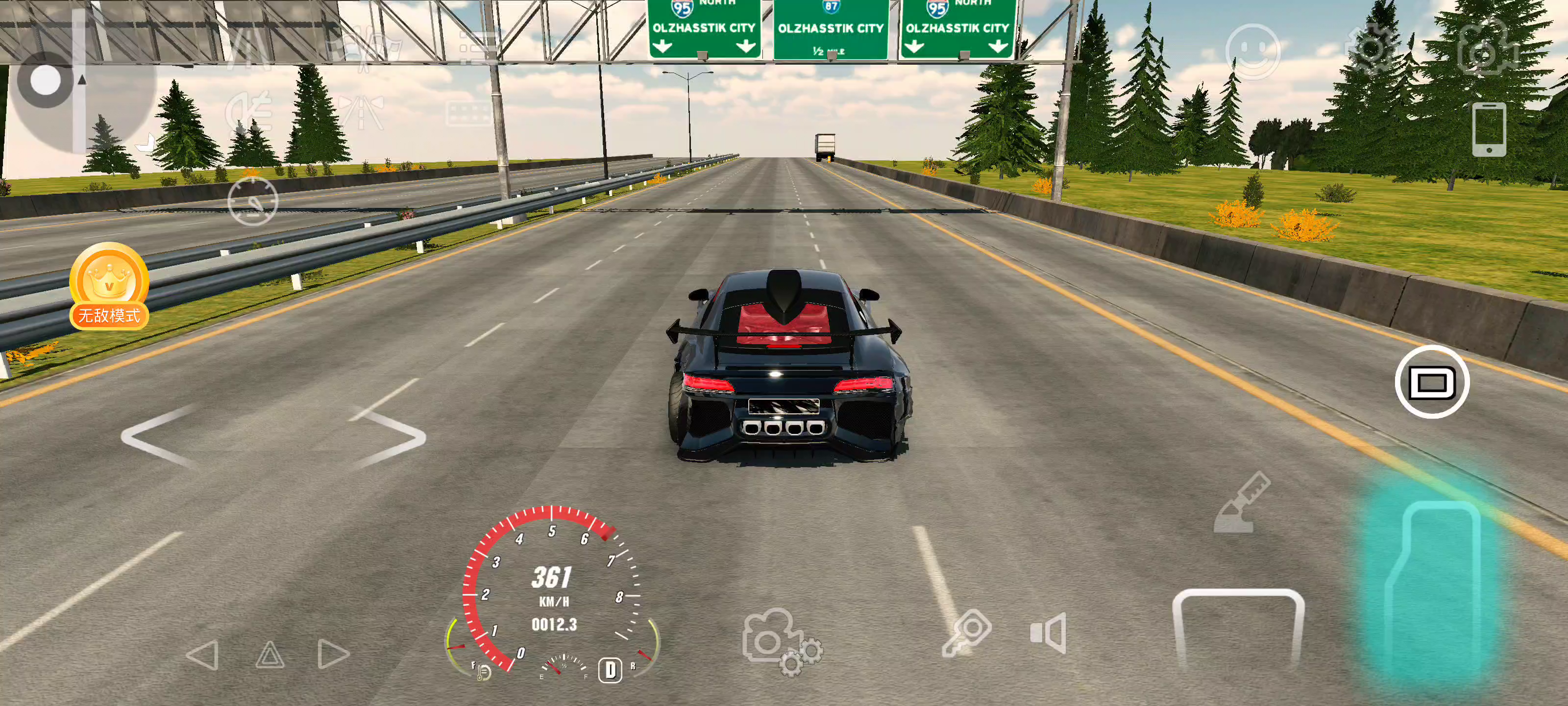This screenshot has height=706, width=1568.
Task: Tap the gear selector showing D
Action: (610, 669)
